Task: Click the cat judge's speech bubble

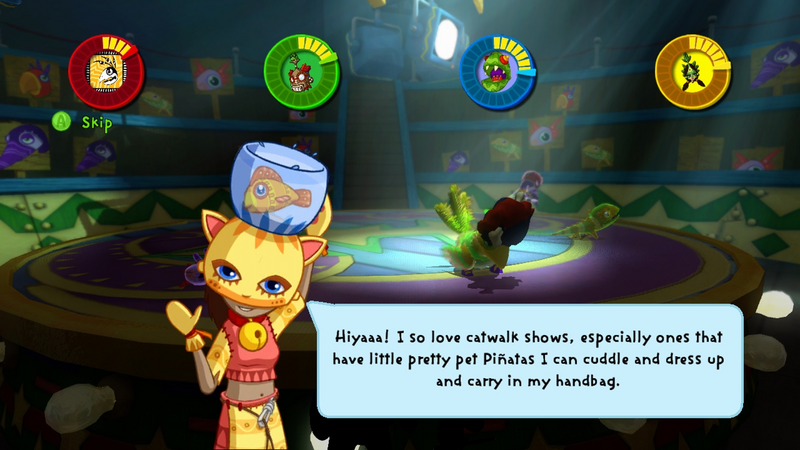Action: pyautogui.click(x=530, y=359)
